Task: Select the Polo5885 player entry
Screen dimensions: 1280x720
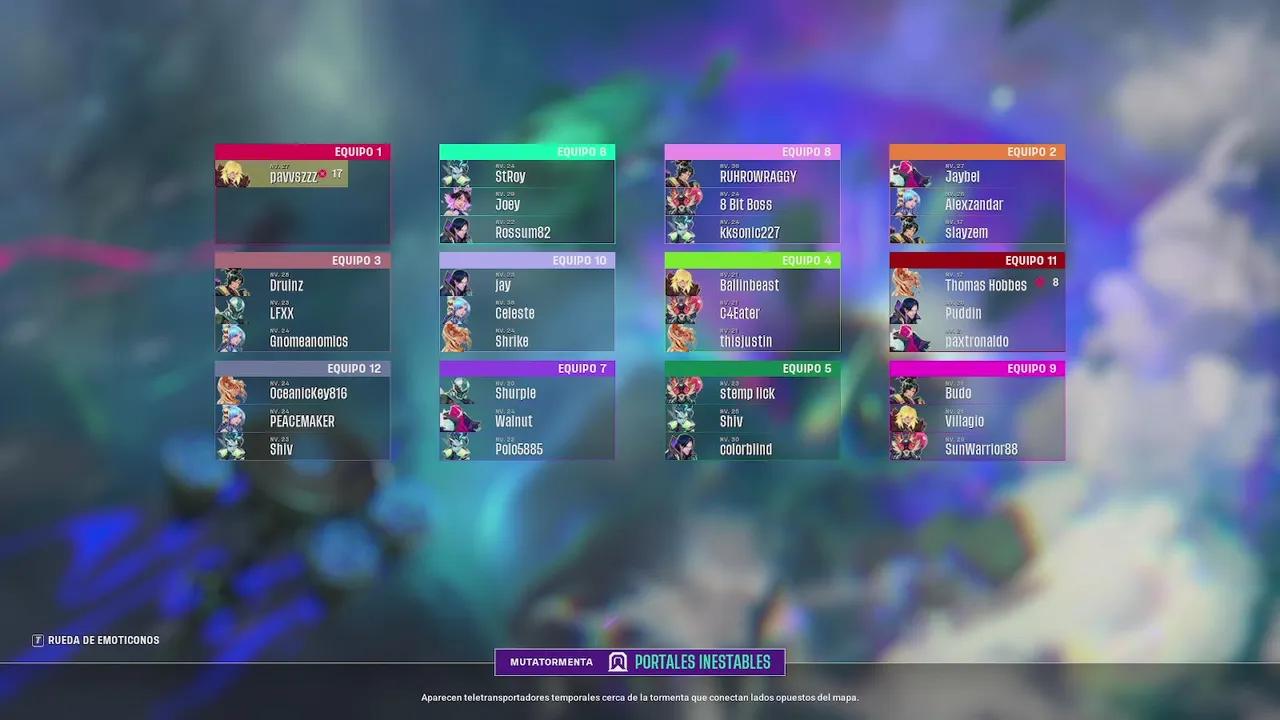Action: [x=527, y=449]
